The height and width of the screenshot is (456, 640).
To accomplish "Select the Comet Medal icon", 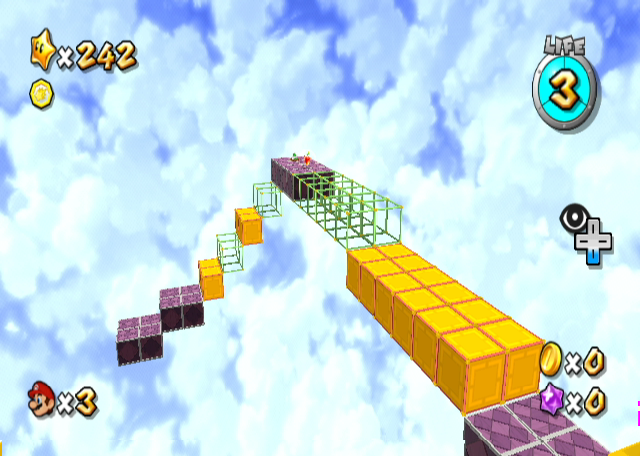I will click(x=40, y=94).
